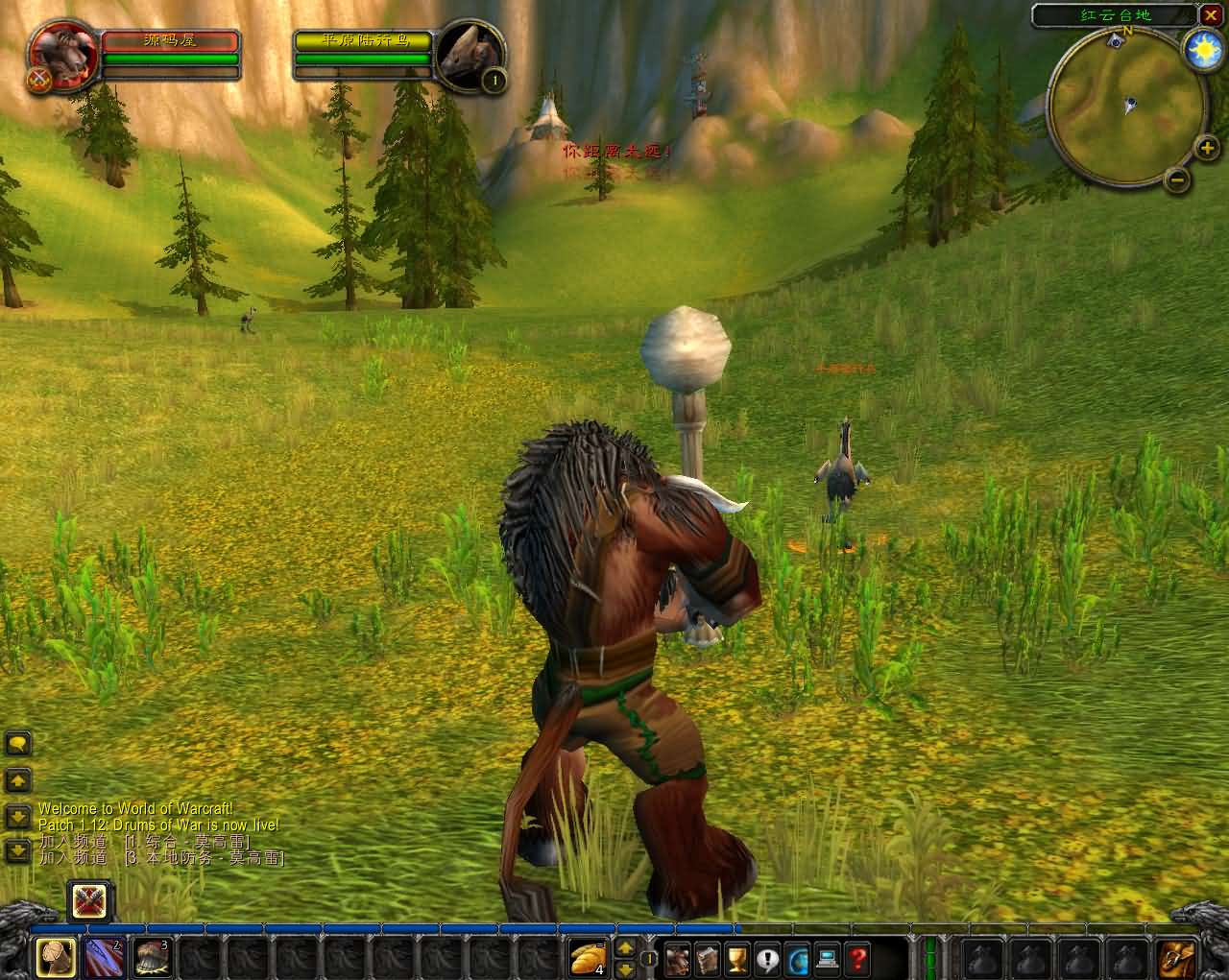Image resolution: width=1229 pixels, height=980 pixels.
Task: Open the character info micro button
Action: coord(678,957)
